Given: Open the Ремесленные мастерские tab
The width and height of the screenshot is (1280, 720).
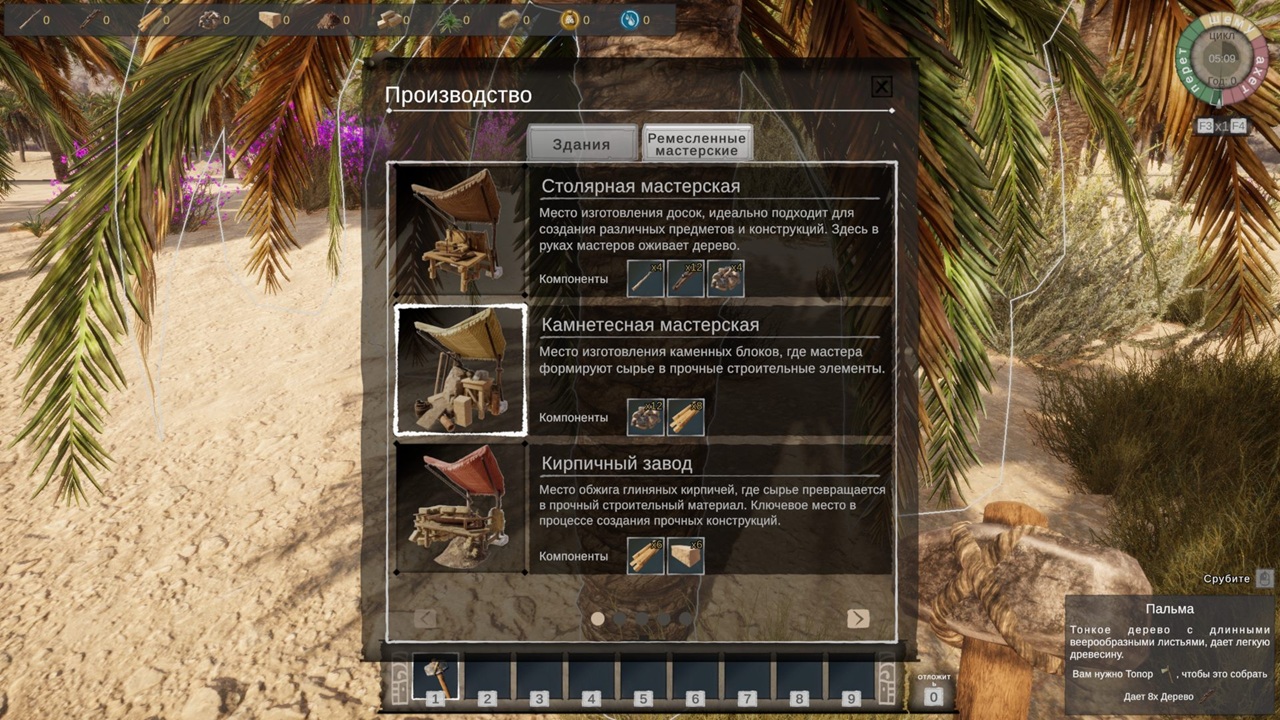Looking at the screenshot, I should pos(698,144).
